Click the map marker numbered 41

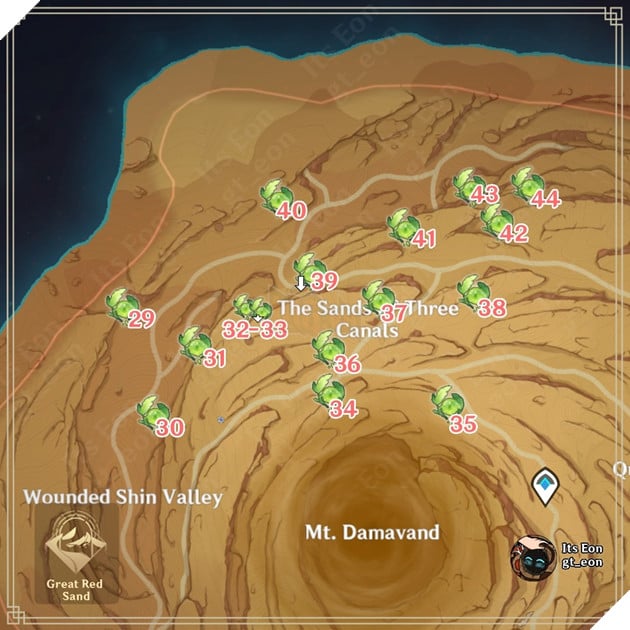click(402, 227)
